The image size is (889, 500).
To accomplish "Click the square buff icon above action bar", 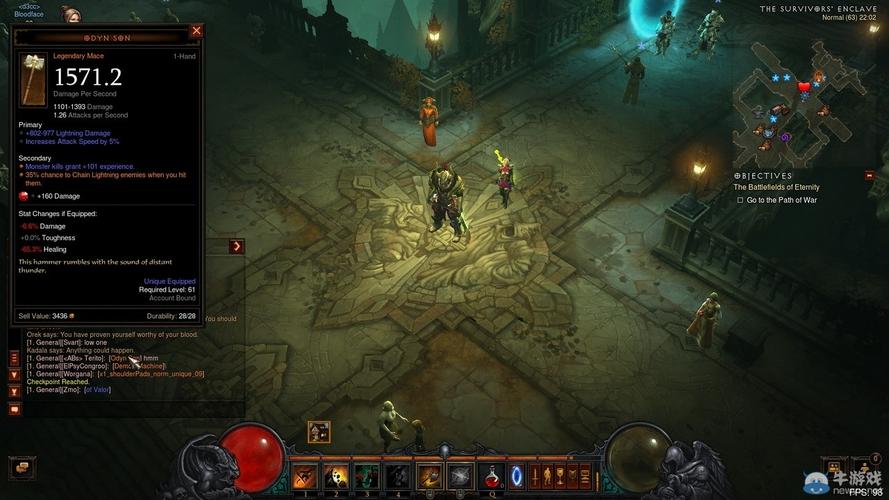I will click(x=319, y=431).
